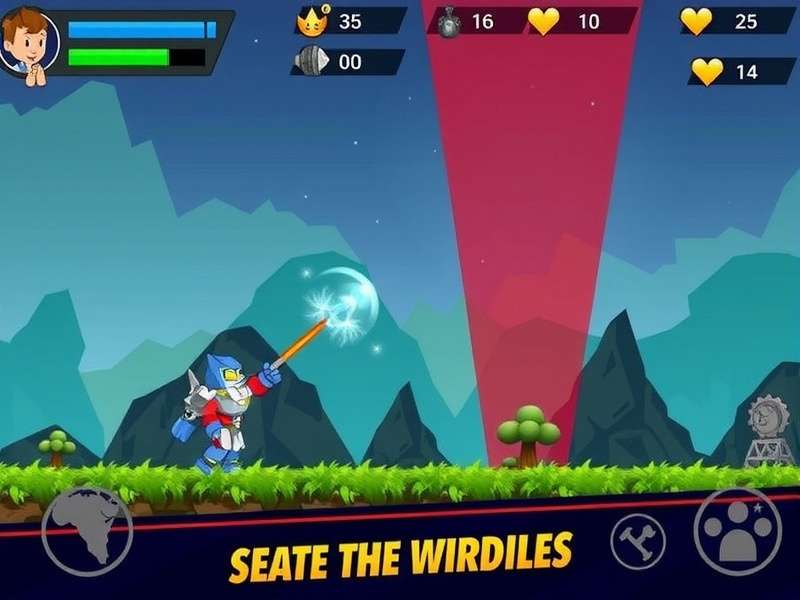Activate the paw print action button
Screen dimensions: 800x600
click(x=737, y=531)
